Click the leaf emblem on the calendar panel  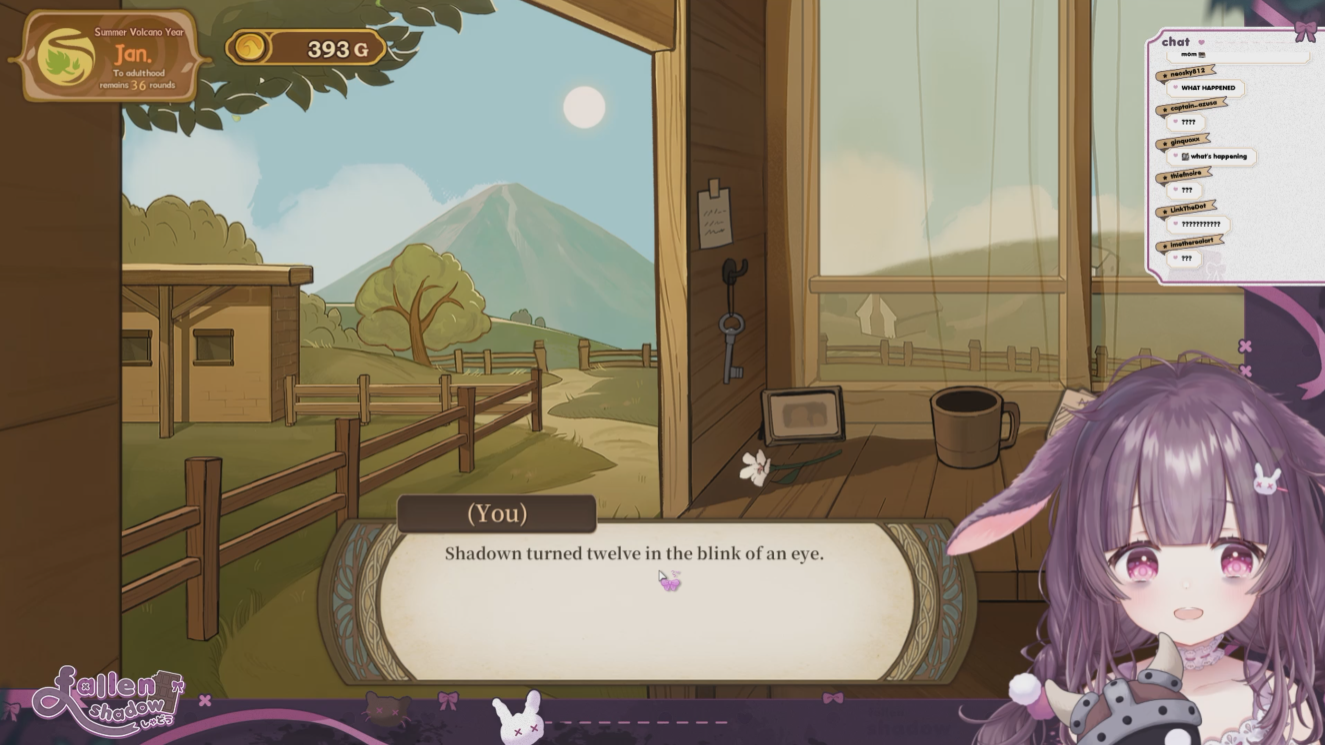66,58
